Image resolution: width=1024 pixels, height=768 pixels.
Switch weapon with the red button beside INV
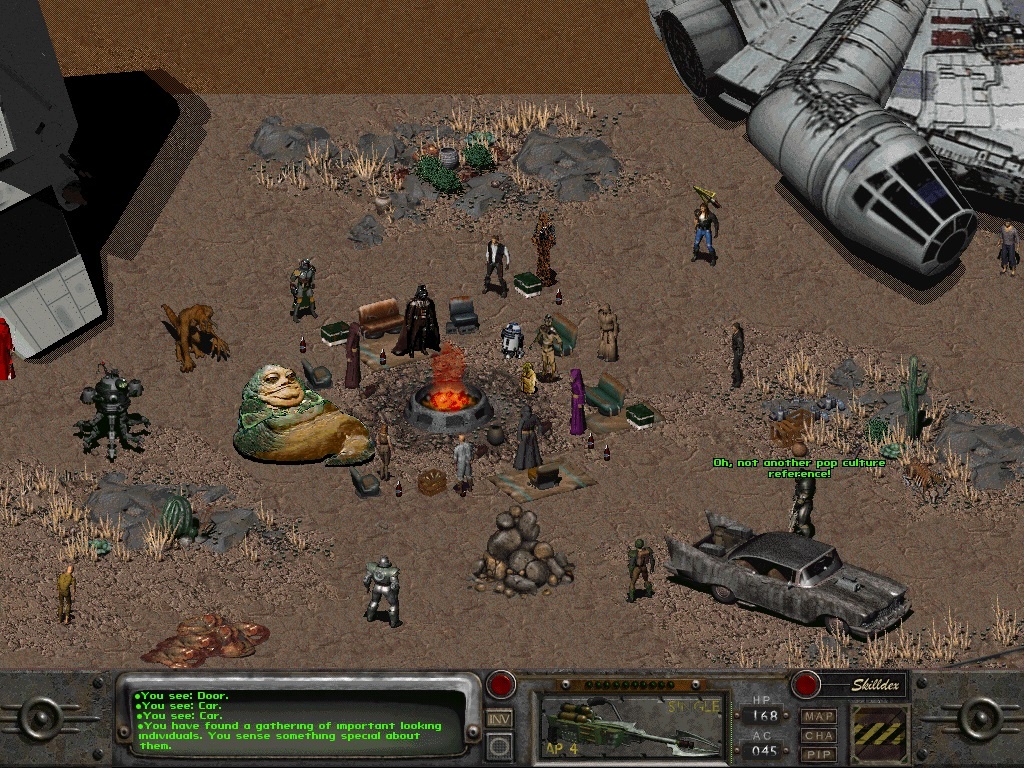pos(501,686)
